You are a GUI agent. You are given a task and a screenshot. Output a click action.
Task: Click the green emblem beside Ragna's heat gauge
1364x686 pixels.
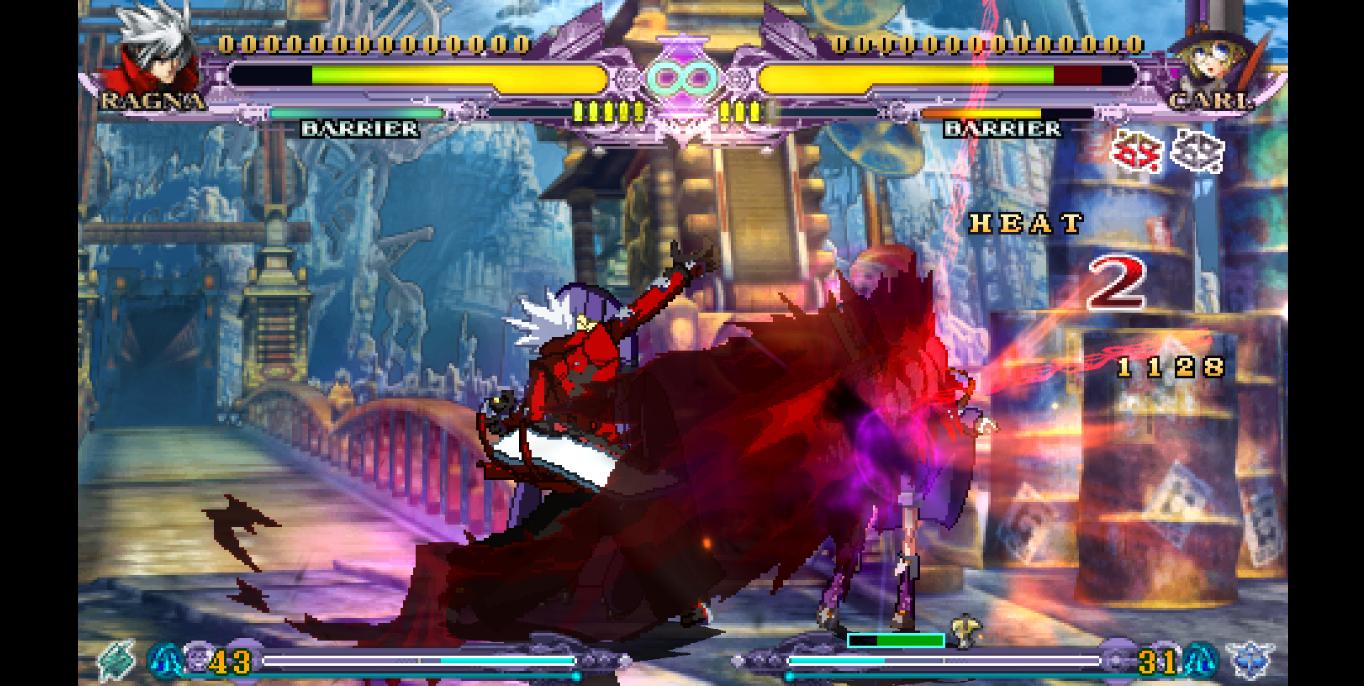(118, 658)
